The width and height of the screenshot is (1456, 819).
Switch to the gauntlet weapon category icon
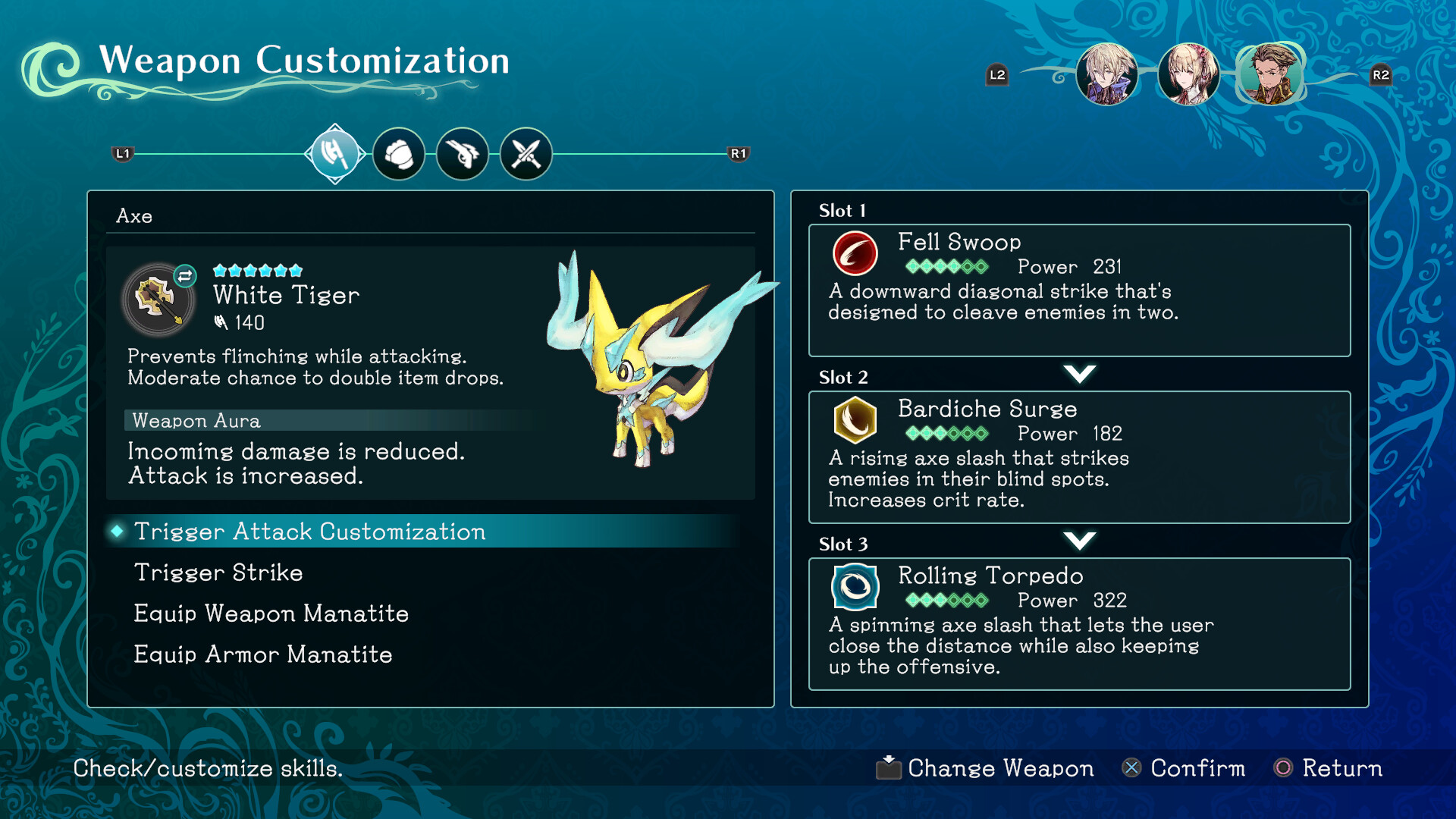pyautogui.click(x=400, y=152)
